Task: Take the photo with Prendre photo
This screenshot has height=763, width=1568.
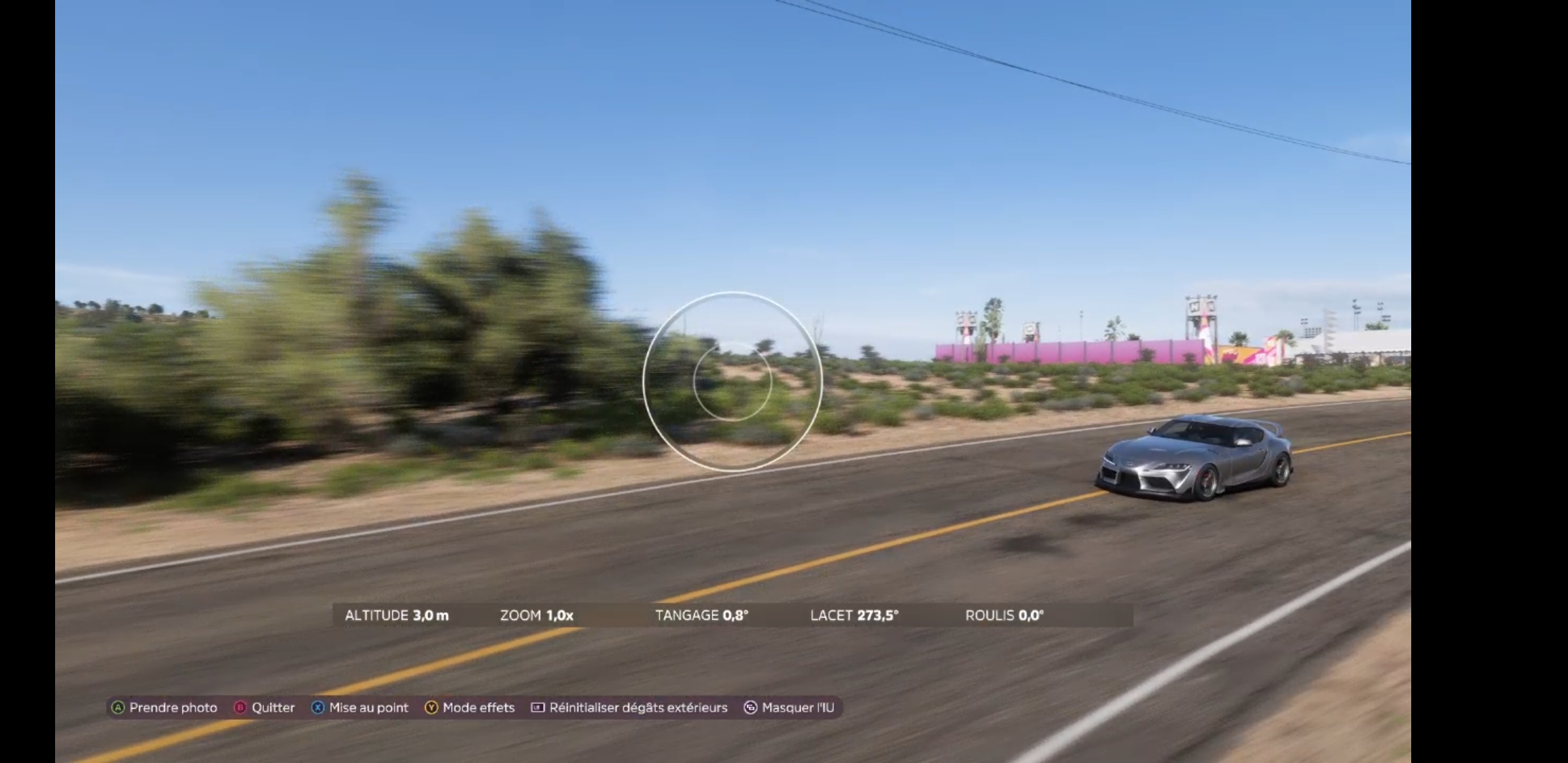Action: [x=165, y=707]
